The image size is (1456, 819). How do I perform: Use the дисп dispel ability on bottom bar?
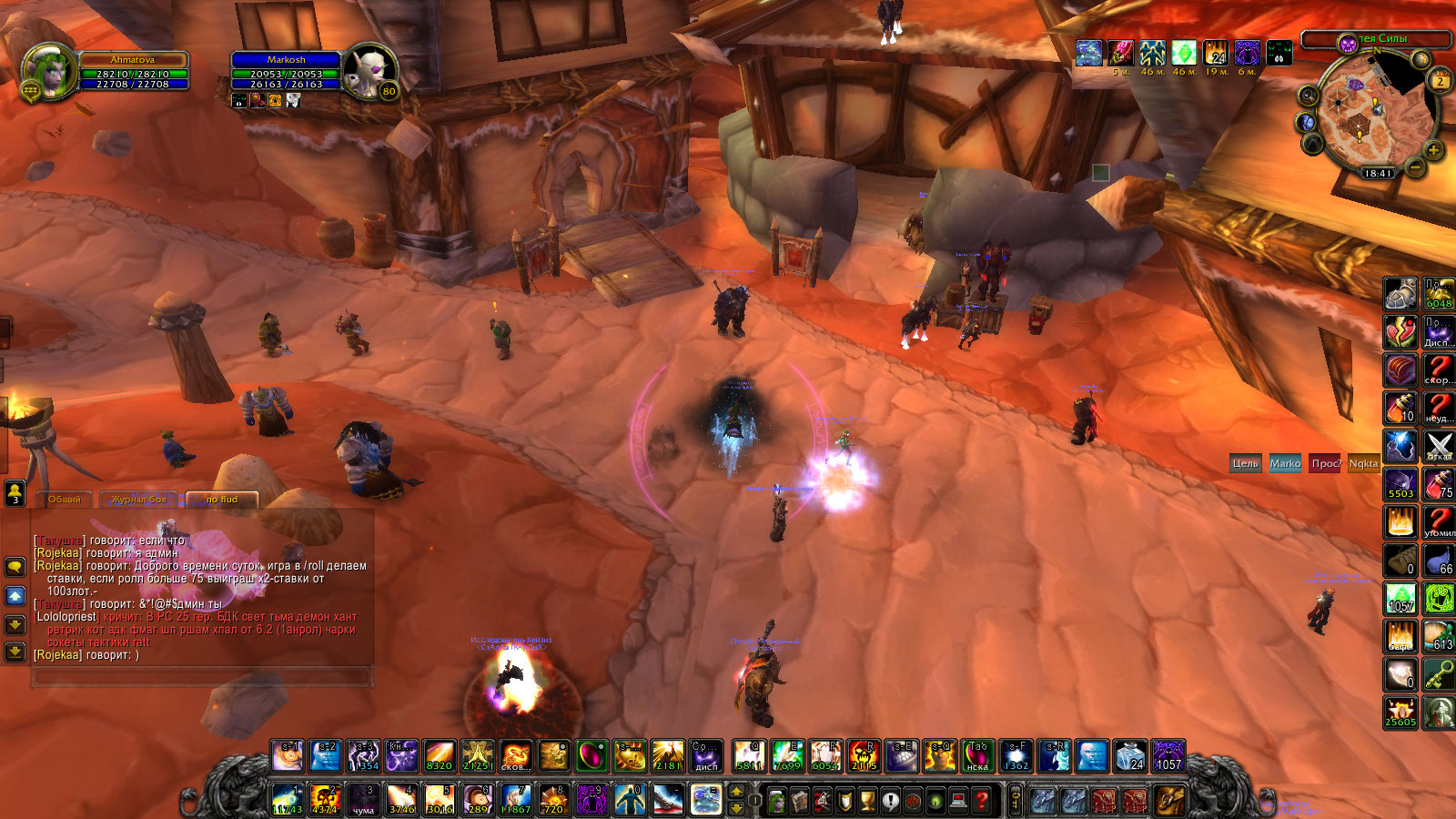(x=706, y=755)
